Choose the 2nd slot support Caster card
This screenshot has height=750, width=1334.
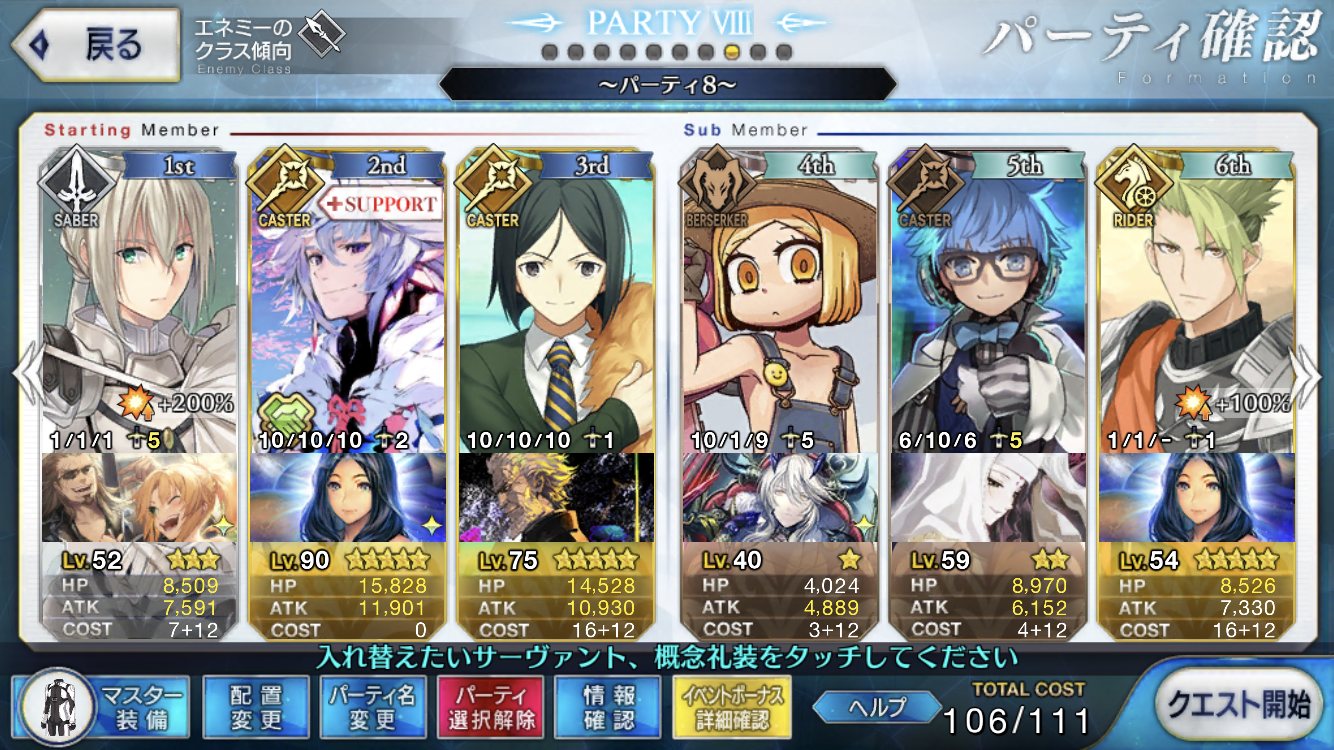click(x=347, y=300)
